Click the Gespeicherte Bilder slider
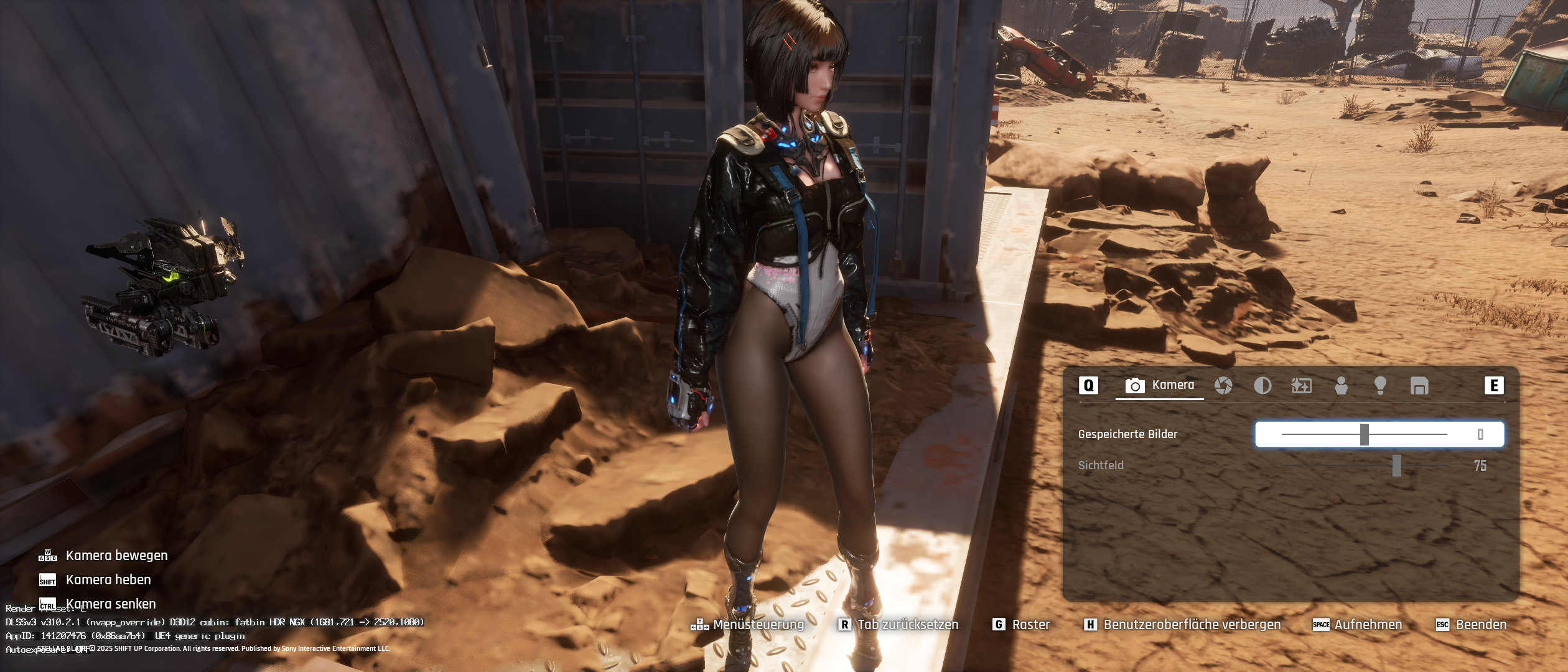Screen dimensions: 1568x672 (1365, 434)
